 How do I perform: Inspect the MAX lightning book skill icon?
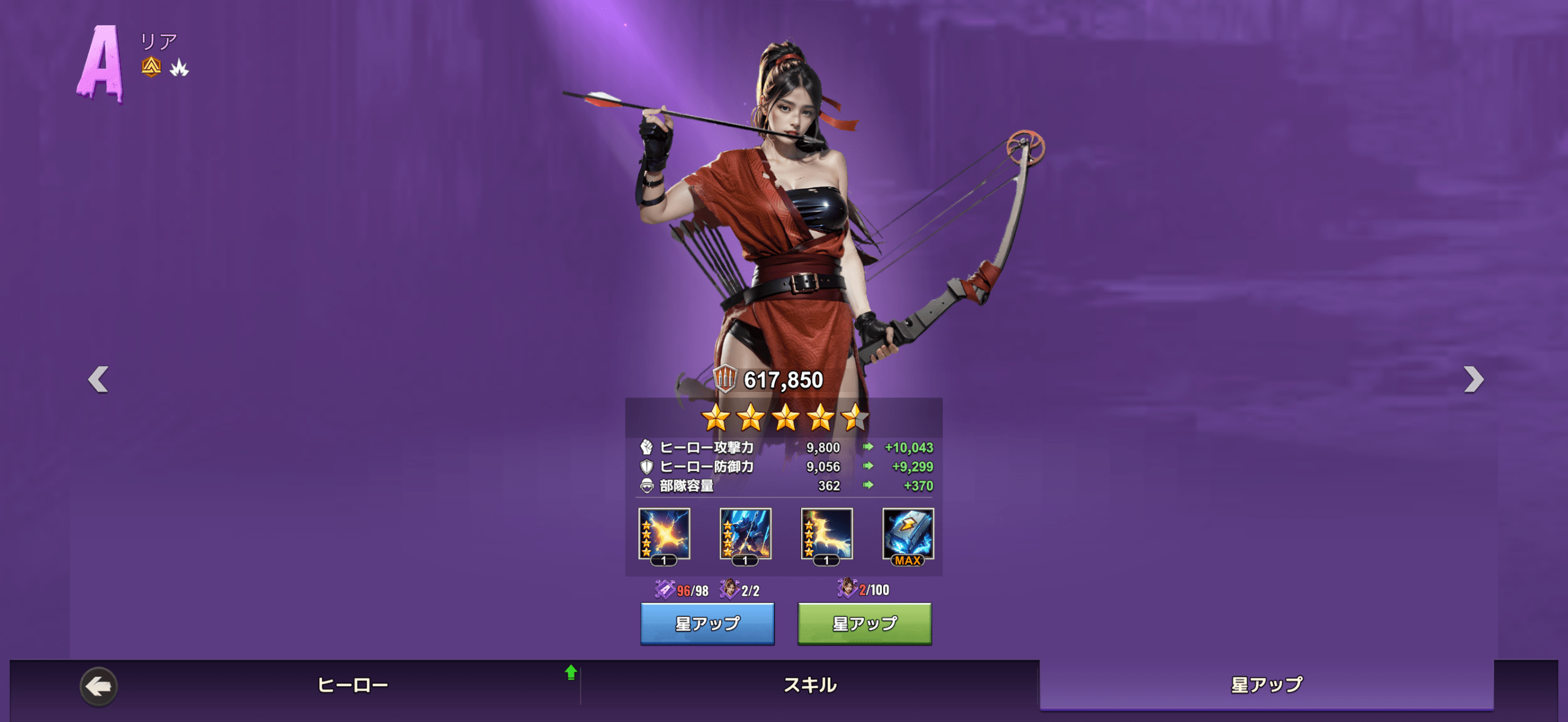point(908,534)
